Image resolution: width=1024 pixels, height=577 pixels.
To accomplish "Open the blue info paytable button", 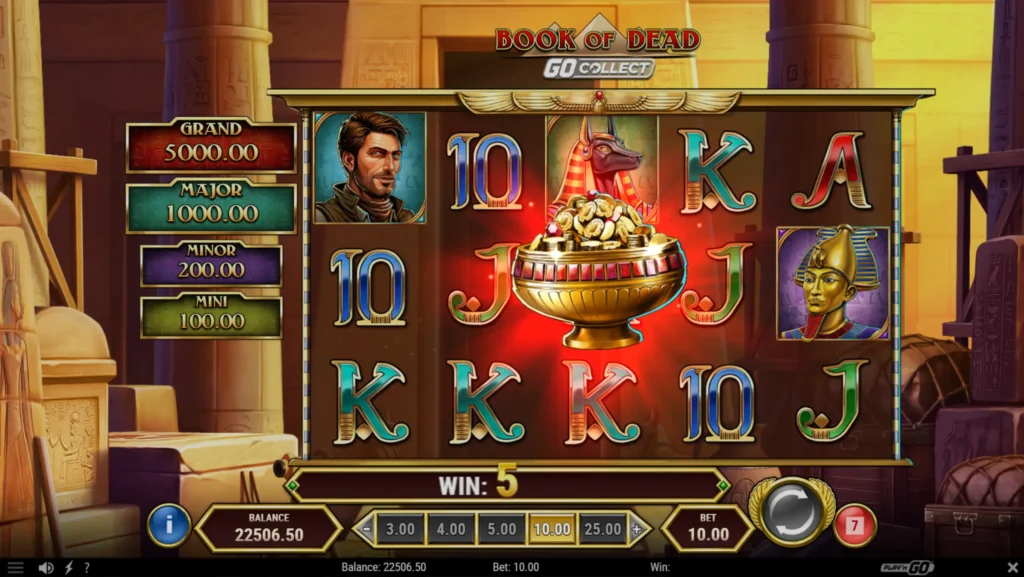I will tap(169, 526).
